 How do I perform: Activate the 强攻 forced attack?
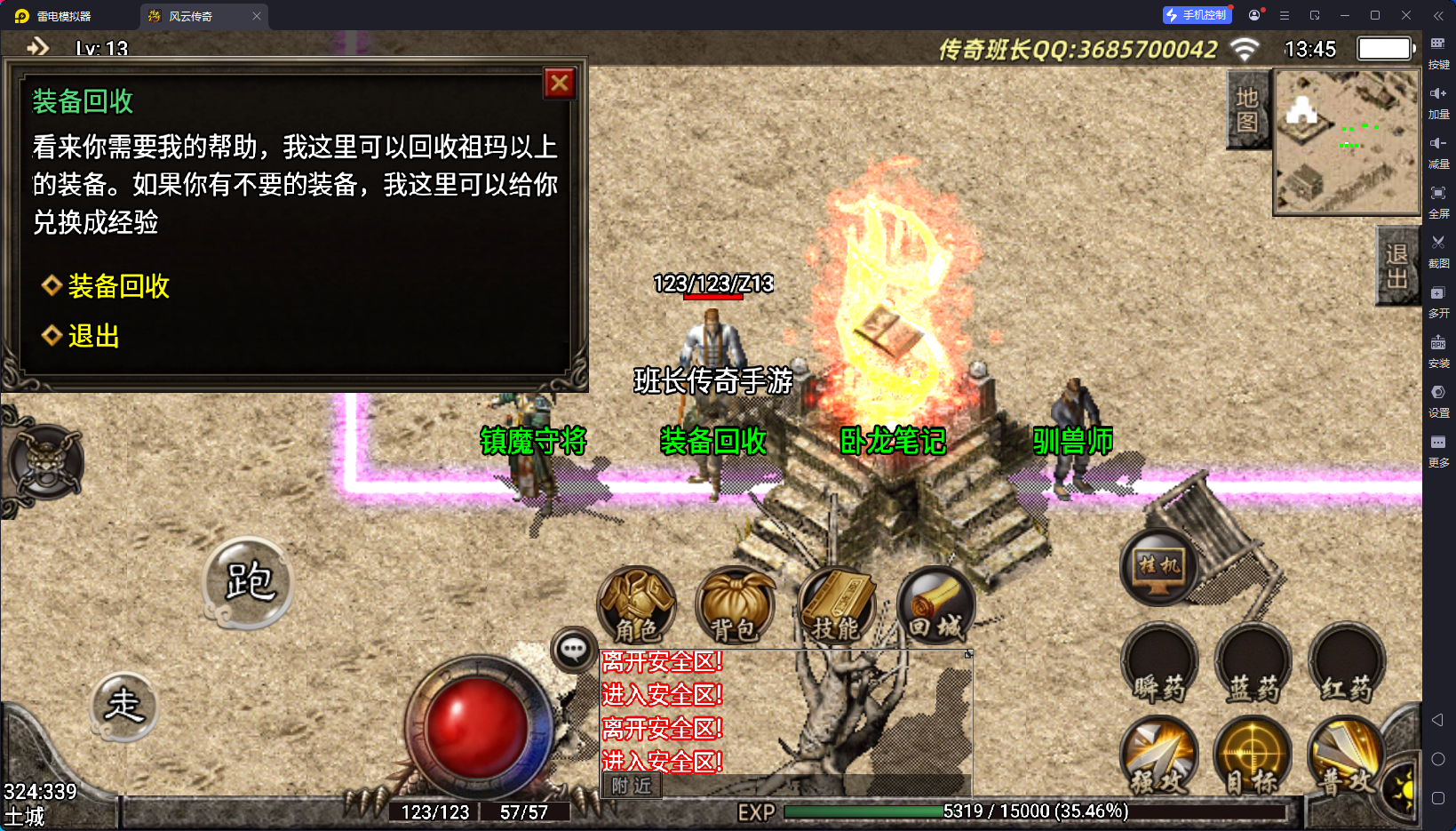tap(1159, 756)
